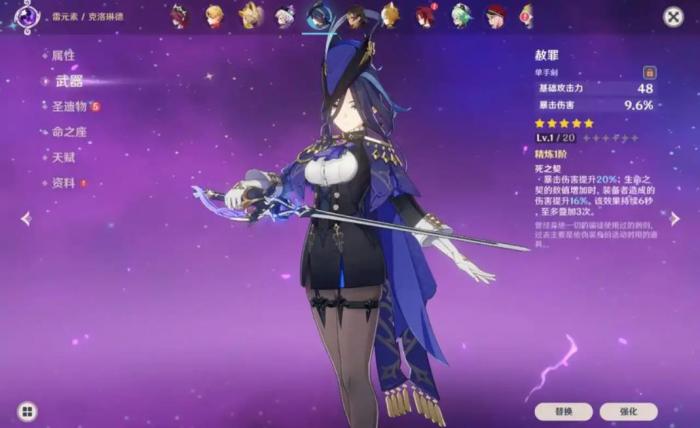Toggle the weapon lock icon
The height and width of the screenshot is (428, 700).
coord(649,72)
